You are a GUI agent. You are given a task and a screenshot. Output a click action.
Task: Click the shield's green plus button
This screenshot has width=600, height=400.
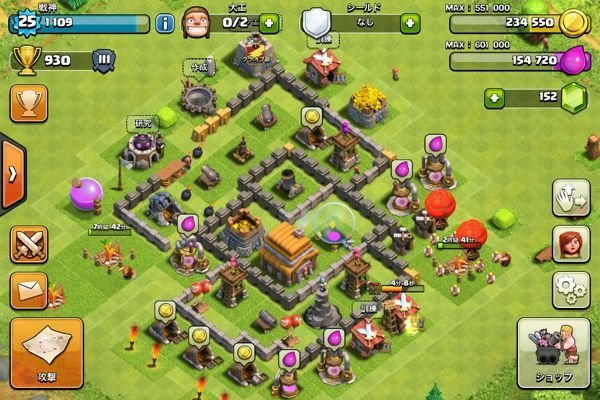(x=409, y=23)
